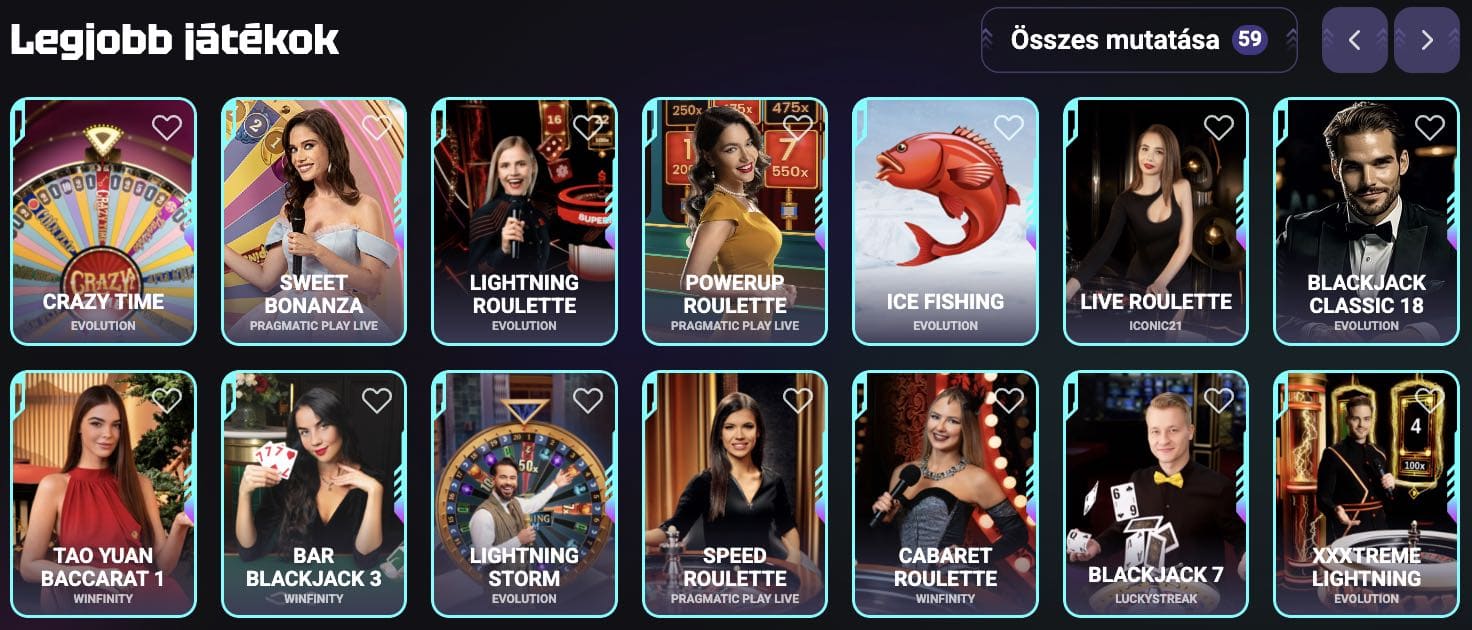The width and height of the screenshot is (1472, 630).
Task: Add Ice Fishing to favorites via heart
Action: tap(1009, 127)
